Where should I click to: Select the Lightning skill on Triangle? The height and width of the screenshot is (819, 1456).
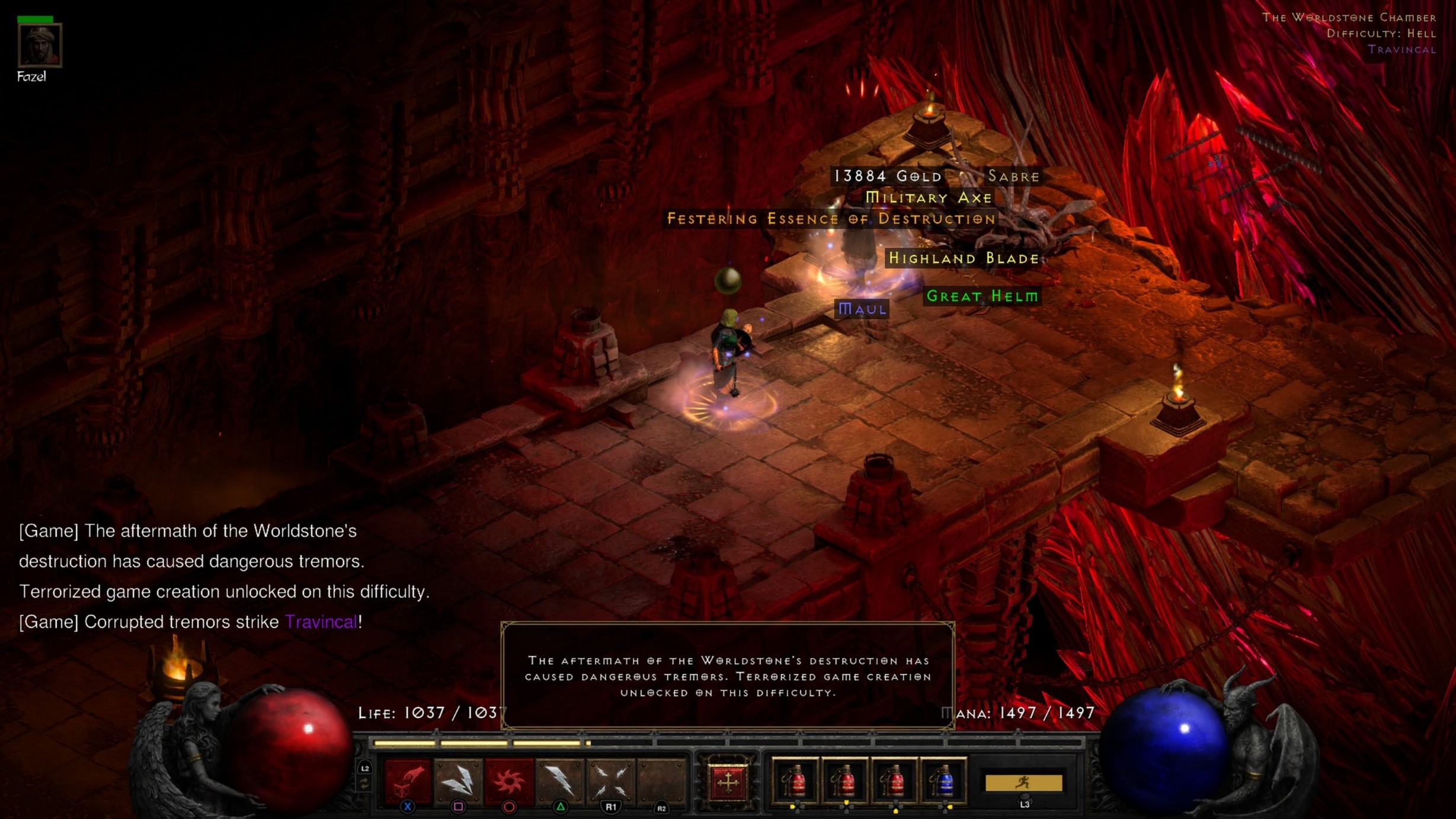[559, 781]
